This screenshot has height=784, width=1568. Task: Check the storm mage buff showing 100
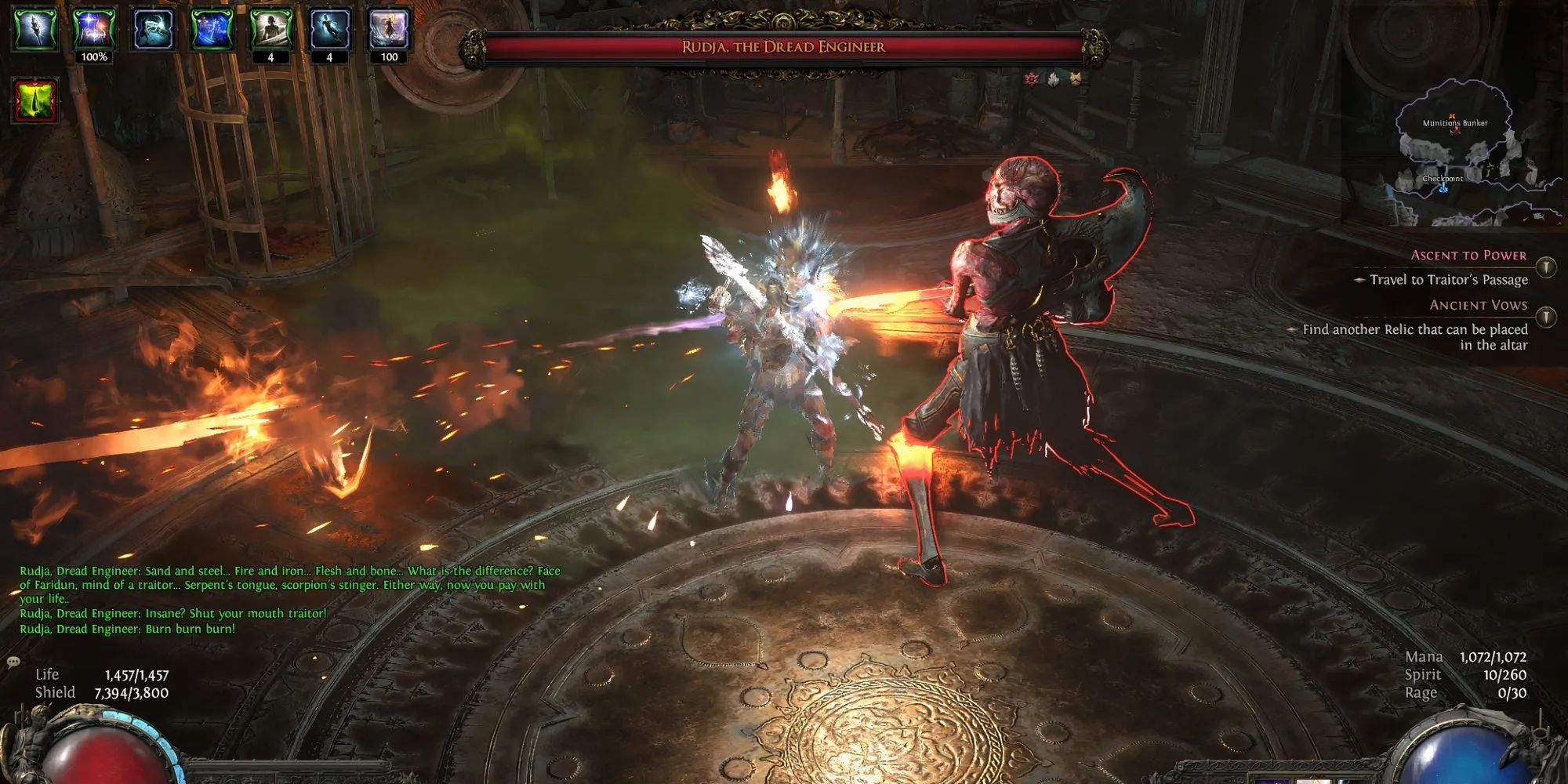coord(389,29)
